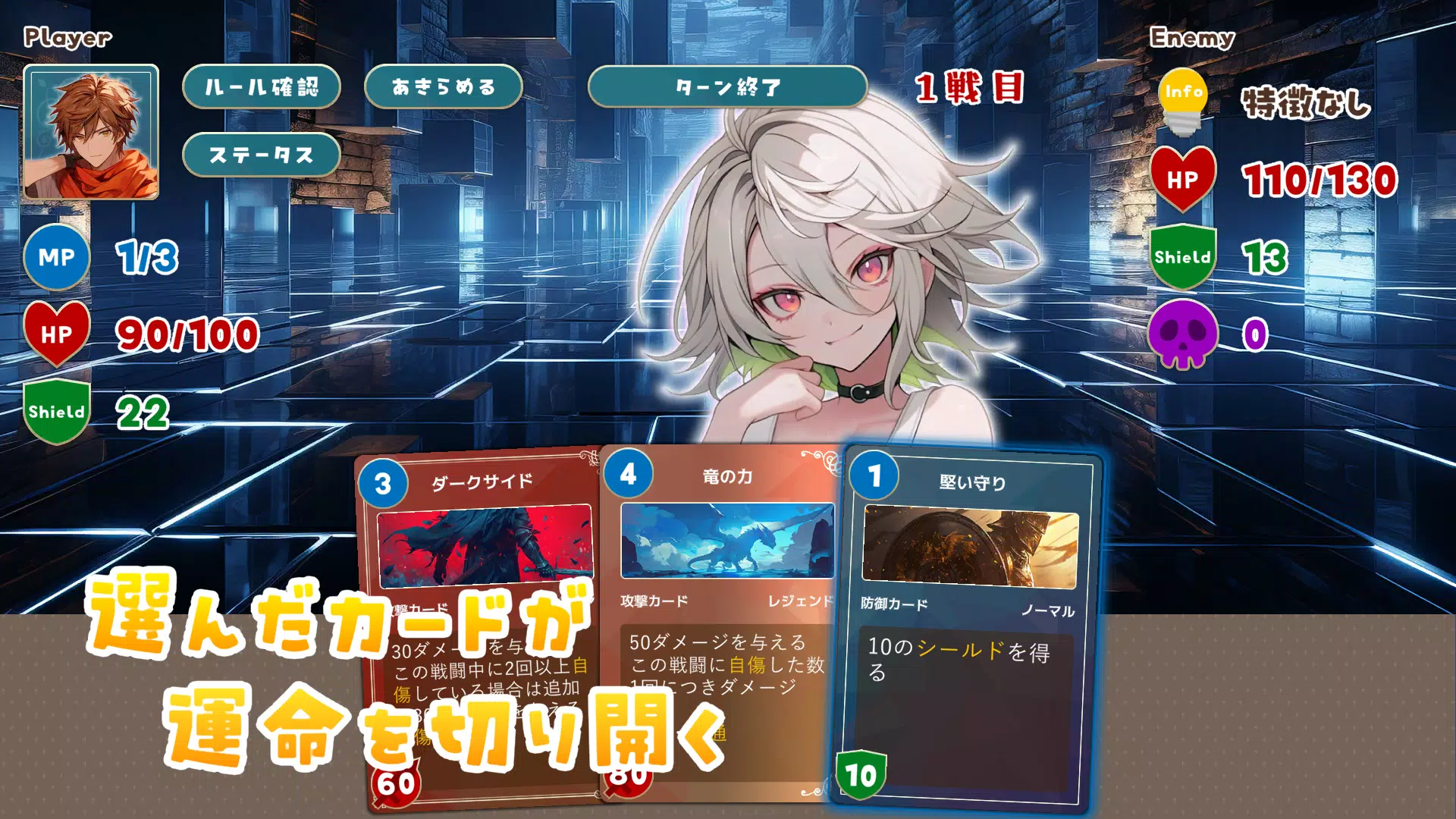Click あきらめる to surrender
The width and height of the screenshot is (1456, 819).
(443, 86)
